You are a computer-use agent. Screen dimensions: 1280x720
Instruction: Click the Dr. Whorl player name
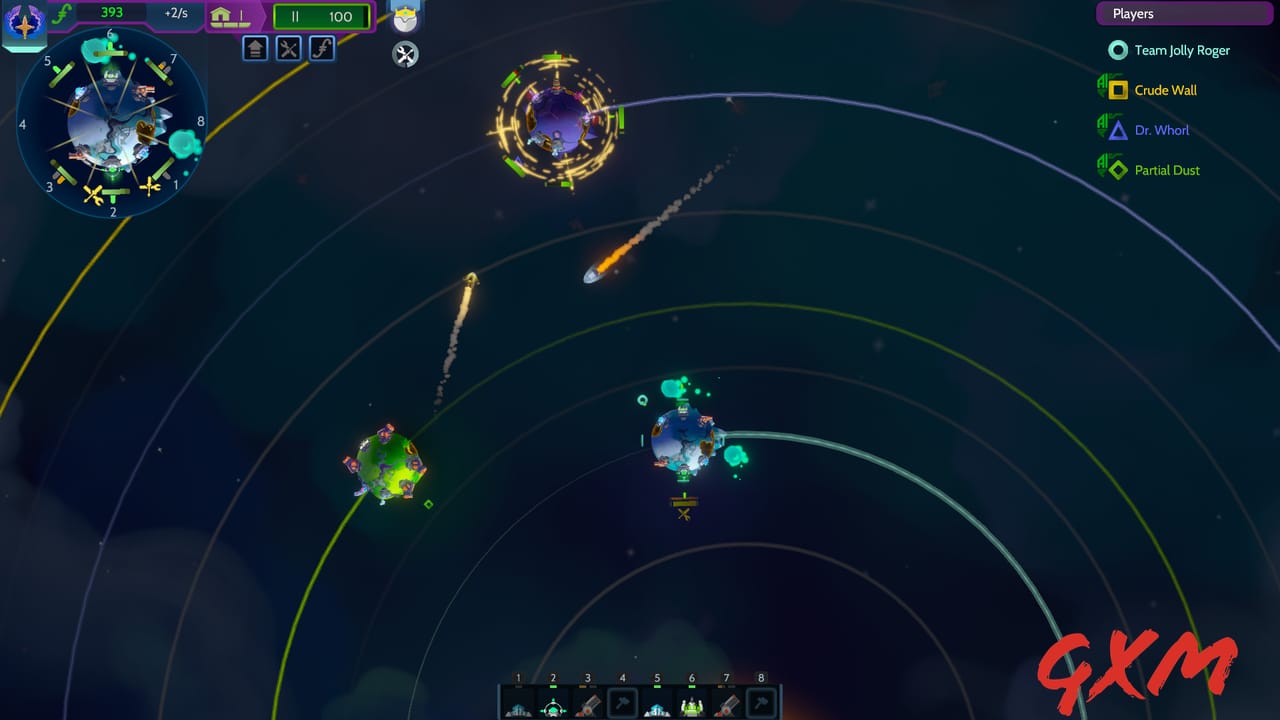pos(1160,130)
